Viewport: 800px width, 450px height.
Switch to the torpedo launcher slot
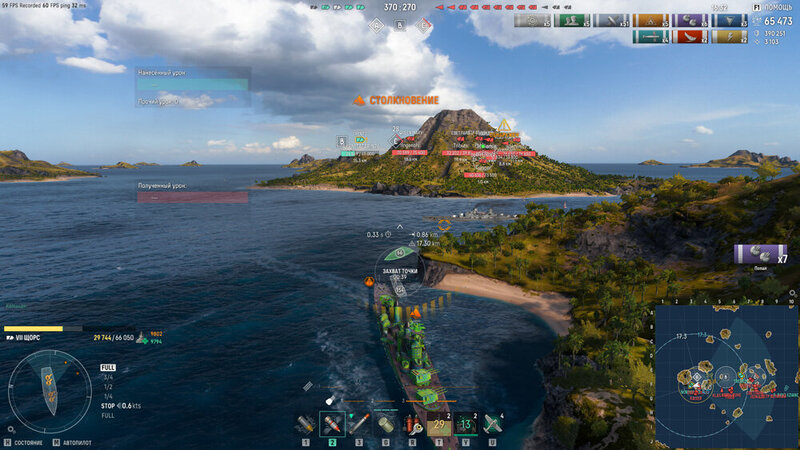(x=359, y=424)
